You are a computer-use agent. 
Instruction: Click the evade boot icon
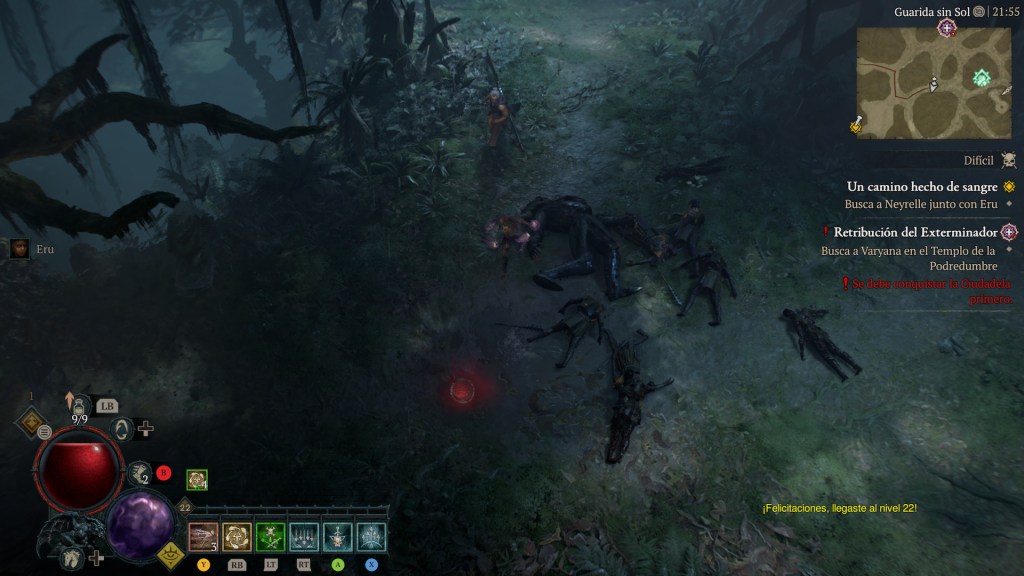click(x=138, y=473)
